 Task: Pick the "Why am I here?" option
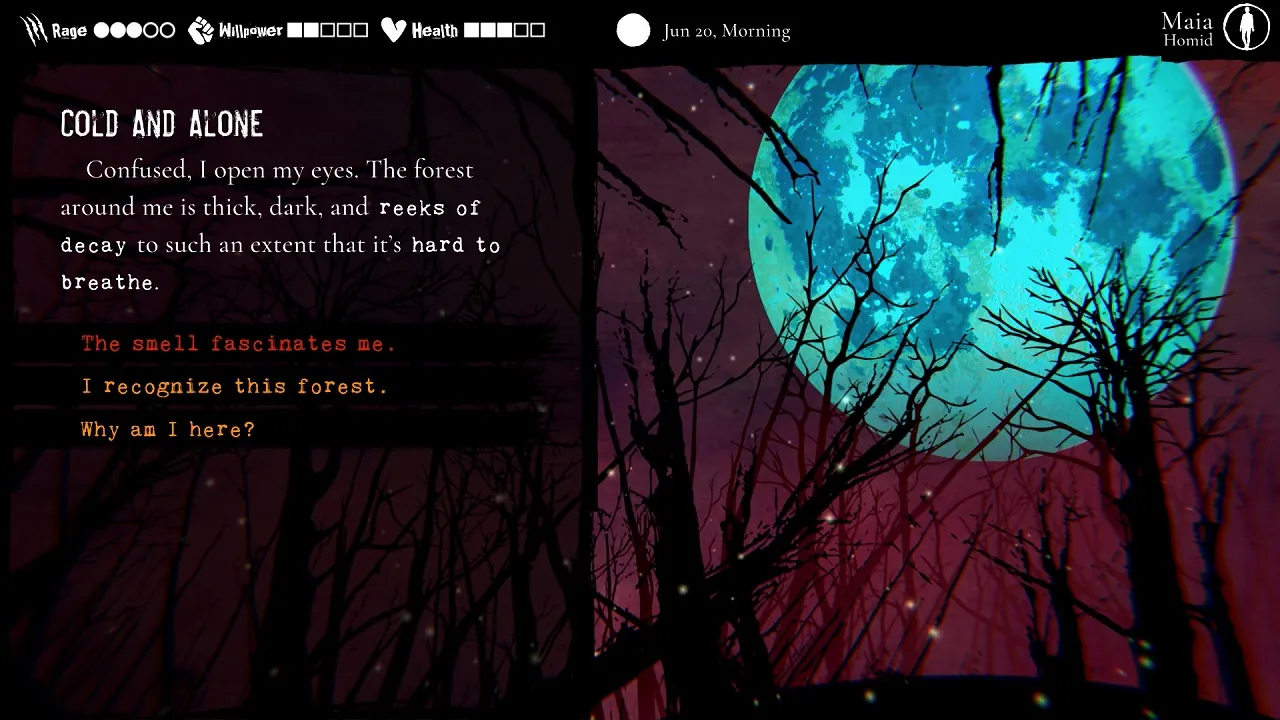168,429
